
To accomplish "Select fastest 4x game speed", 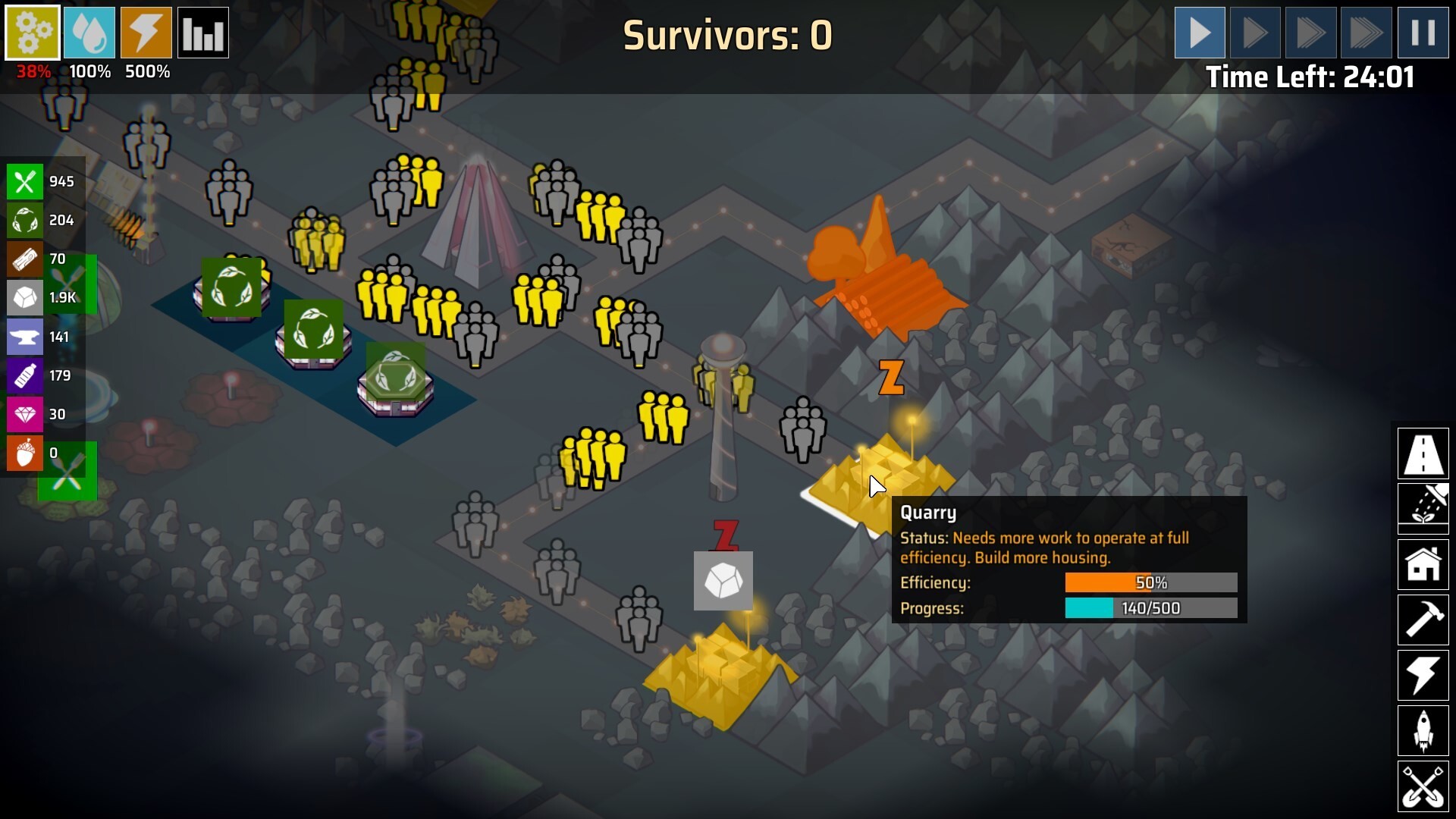I will point(1367,33).
